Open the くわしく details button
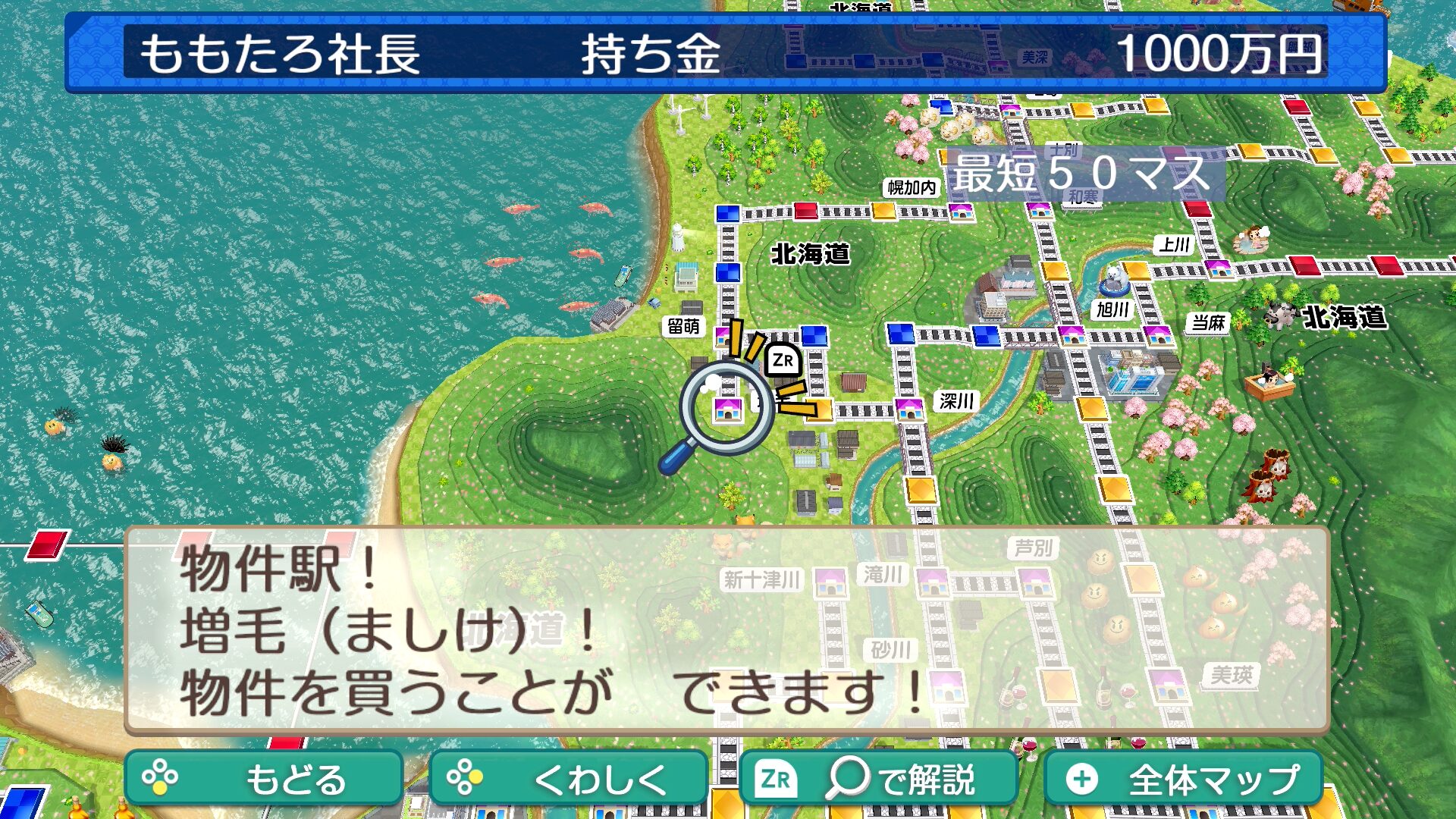The height and width of the screenshot is (819, 1456). [568, 778]
